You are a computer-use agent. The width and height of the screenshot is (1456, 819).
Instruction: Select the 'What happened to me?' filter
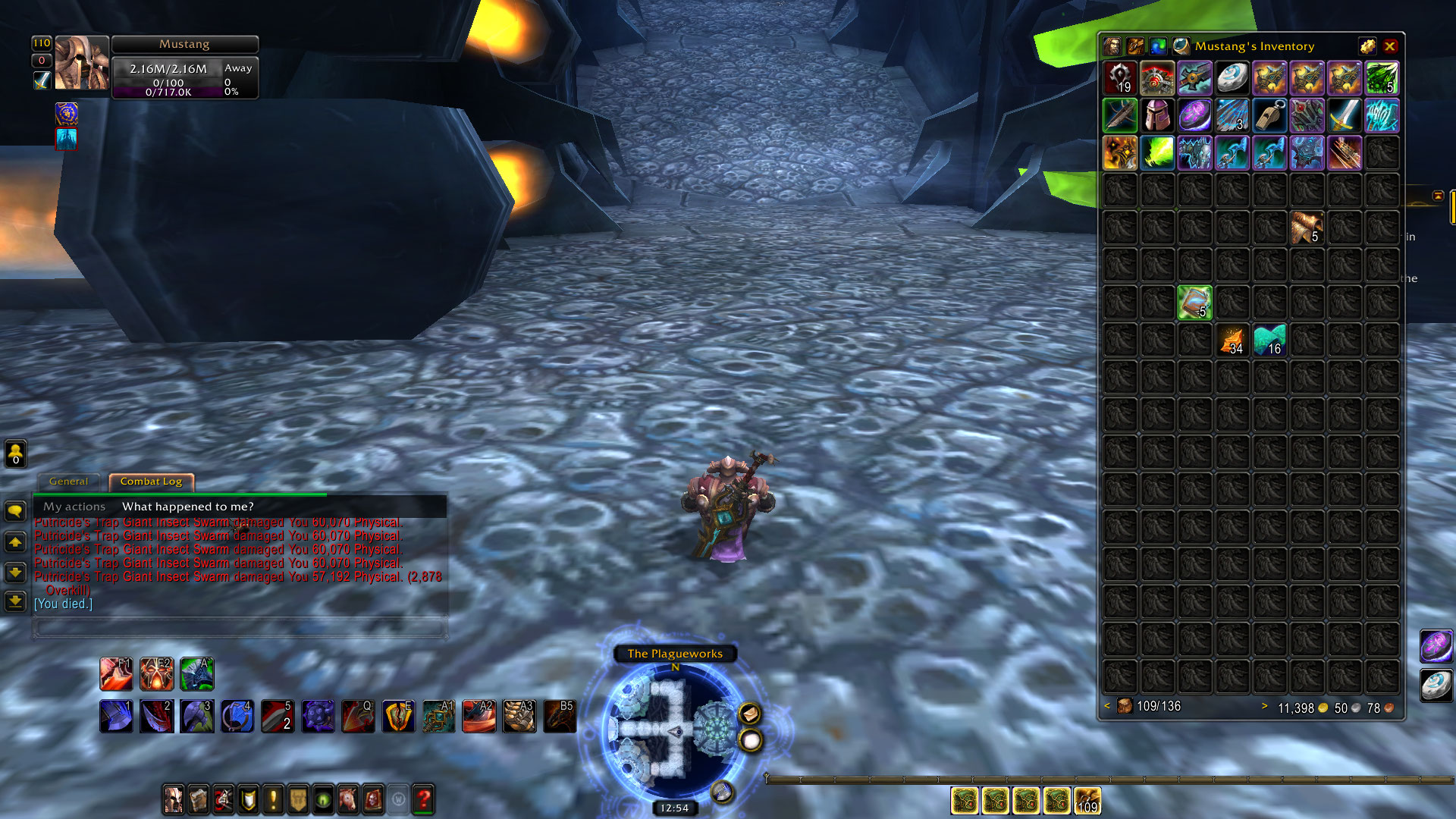(x=187, y=507)
